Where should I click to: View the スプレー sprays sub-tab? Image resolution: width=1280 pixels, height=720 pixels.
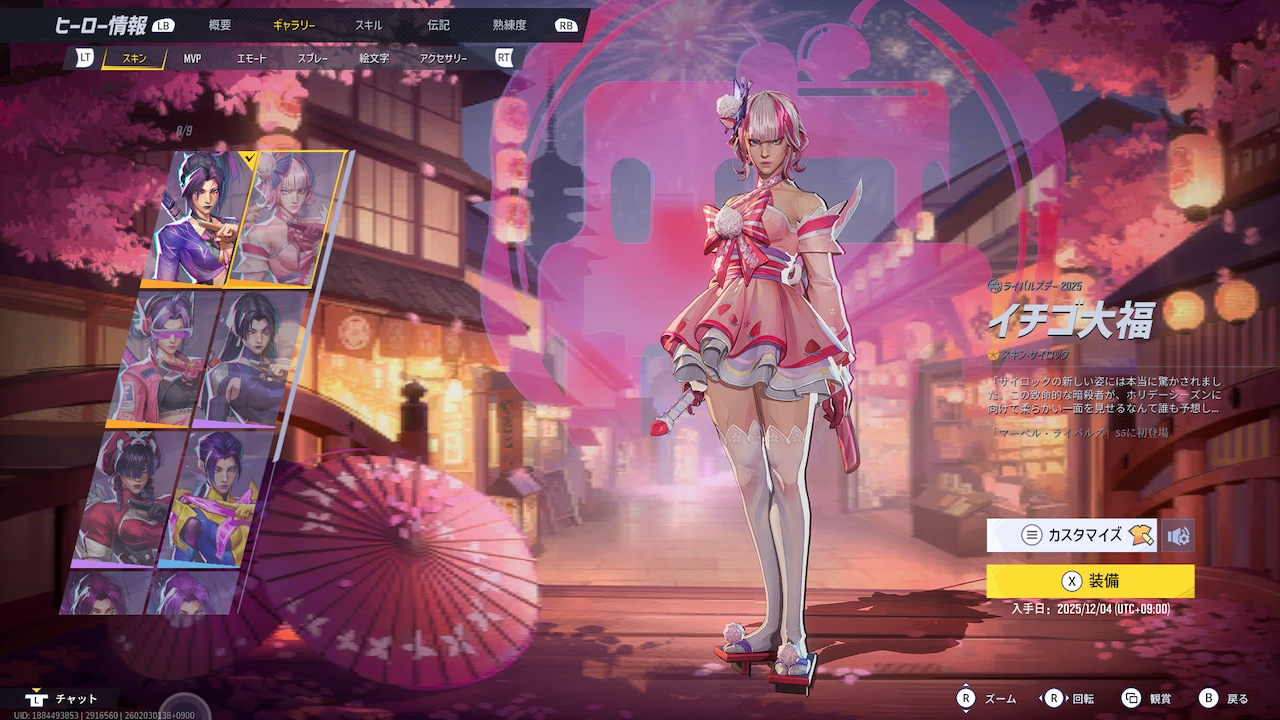pyautogui.click(x=312, y=59)
